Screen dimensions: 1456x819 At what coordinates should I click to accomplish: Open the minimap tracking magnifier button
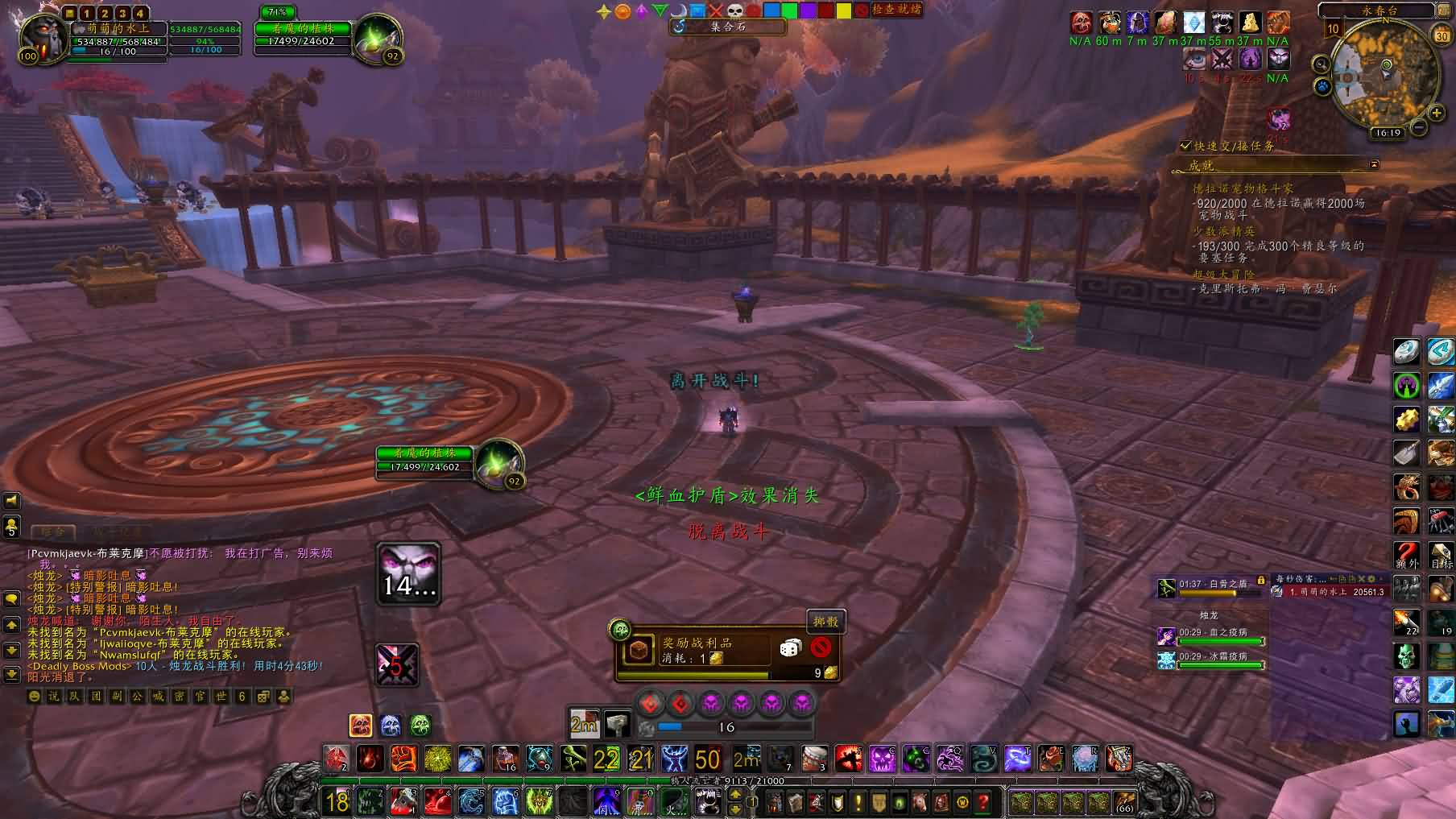[1321, 64]
